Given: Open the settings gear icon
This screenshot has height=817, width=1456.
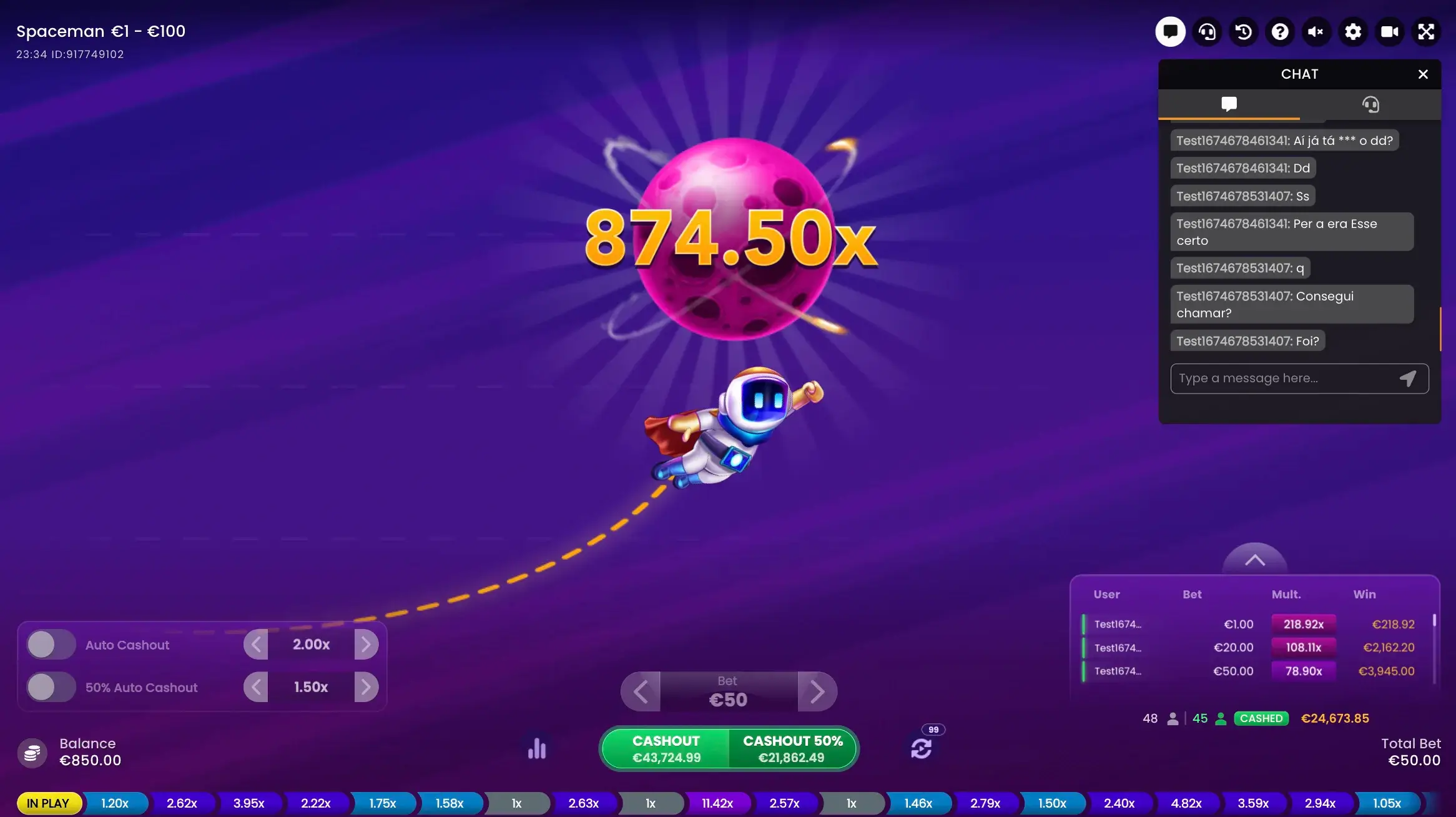Looking at the screenshot, I should [1354, 32].
